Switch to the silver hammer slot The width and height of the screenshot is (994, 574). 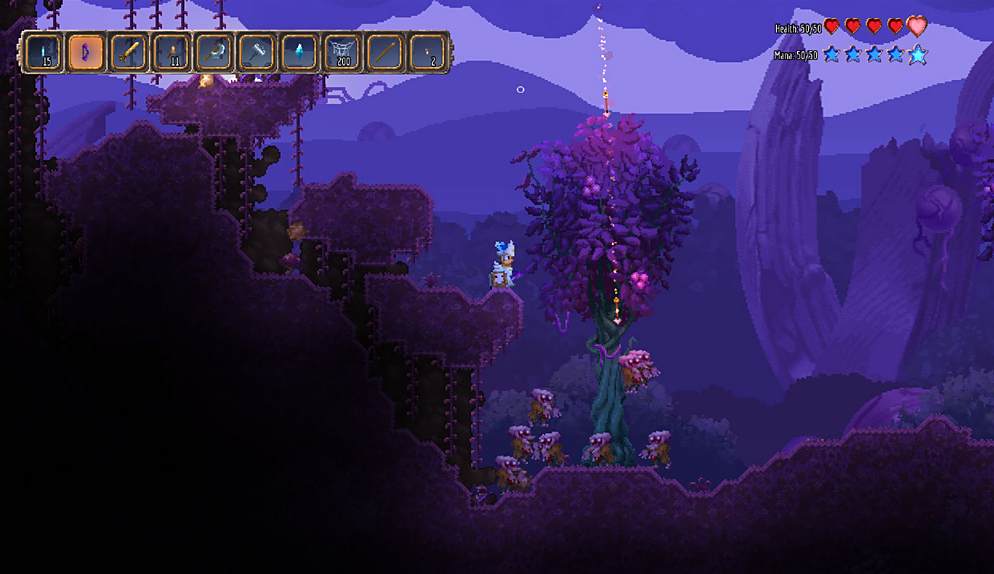tap(257, 52)
